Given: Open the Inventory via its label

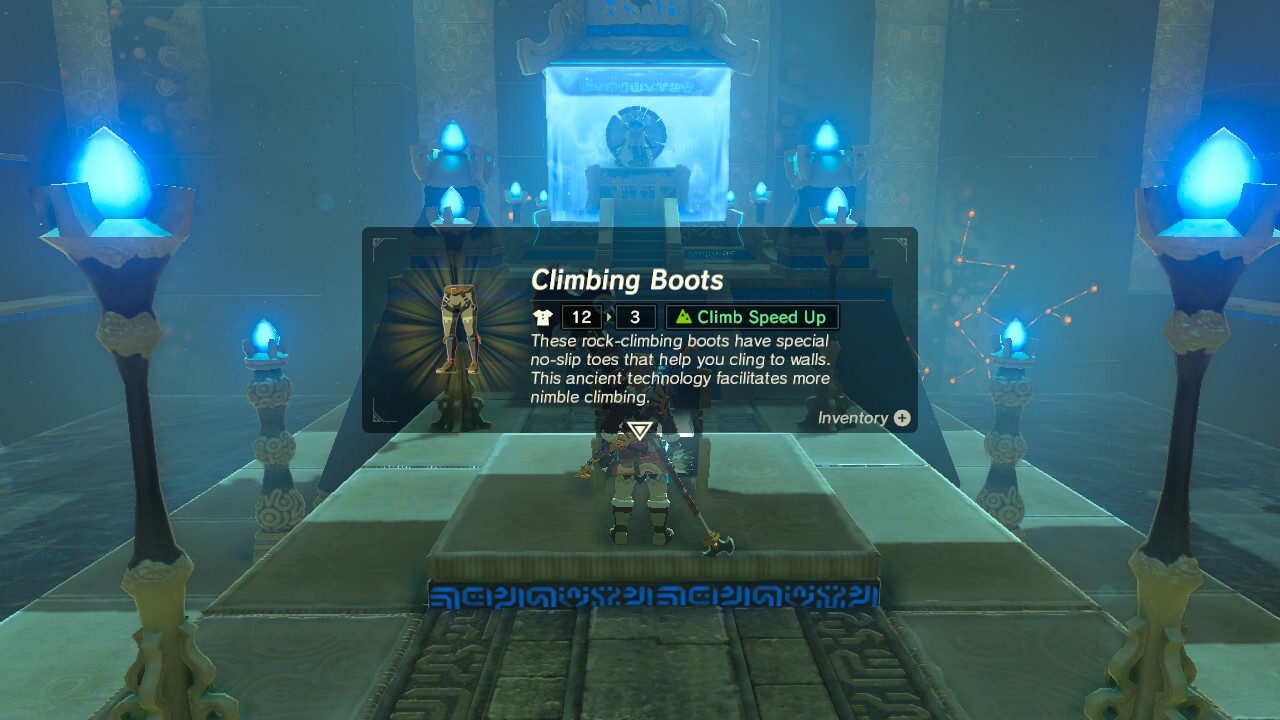Looking at the screenshot, I should coord(855,418).
